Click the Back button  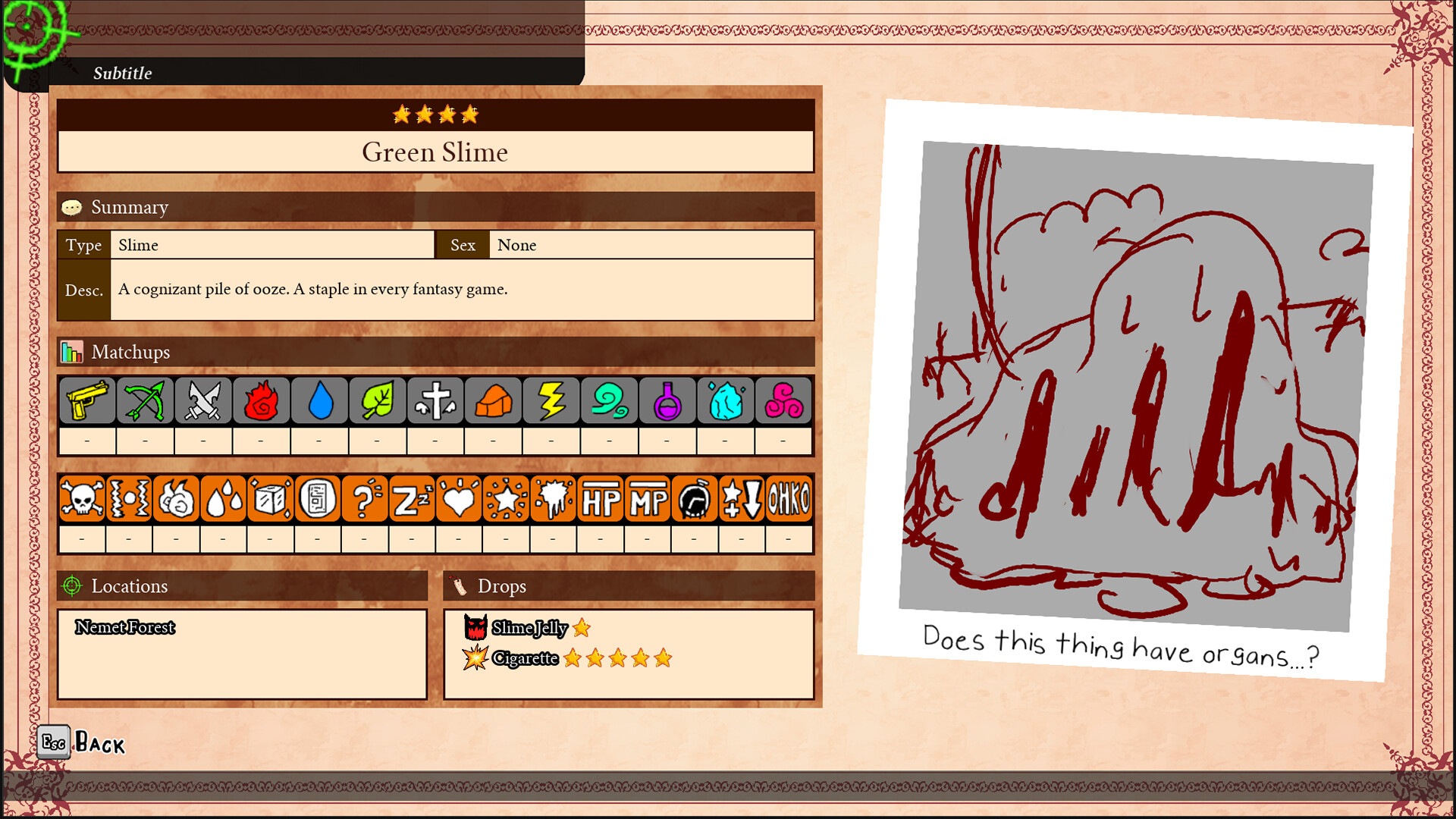83,743
